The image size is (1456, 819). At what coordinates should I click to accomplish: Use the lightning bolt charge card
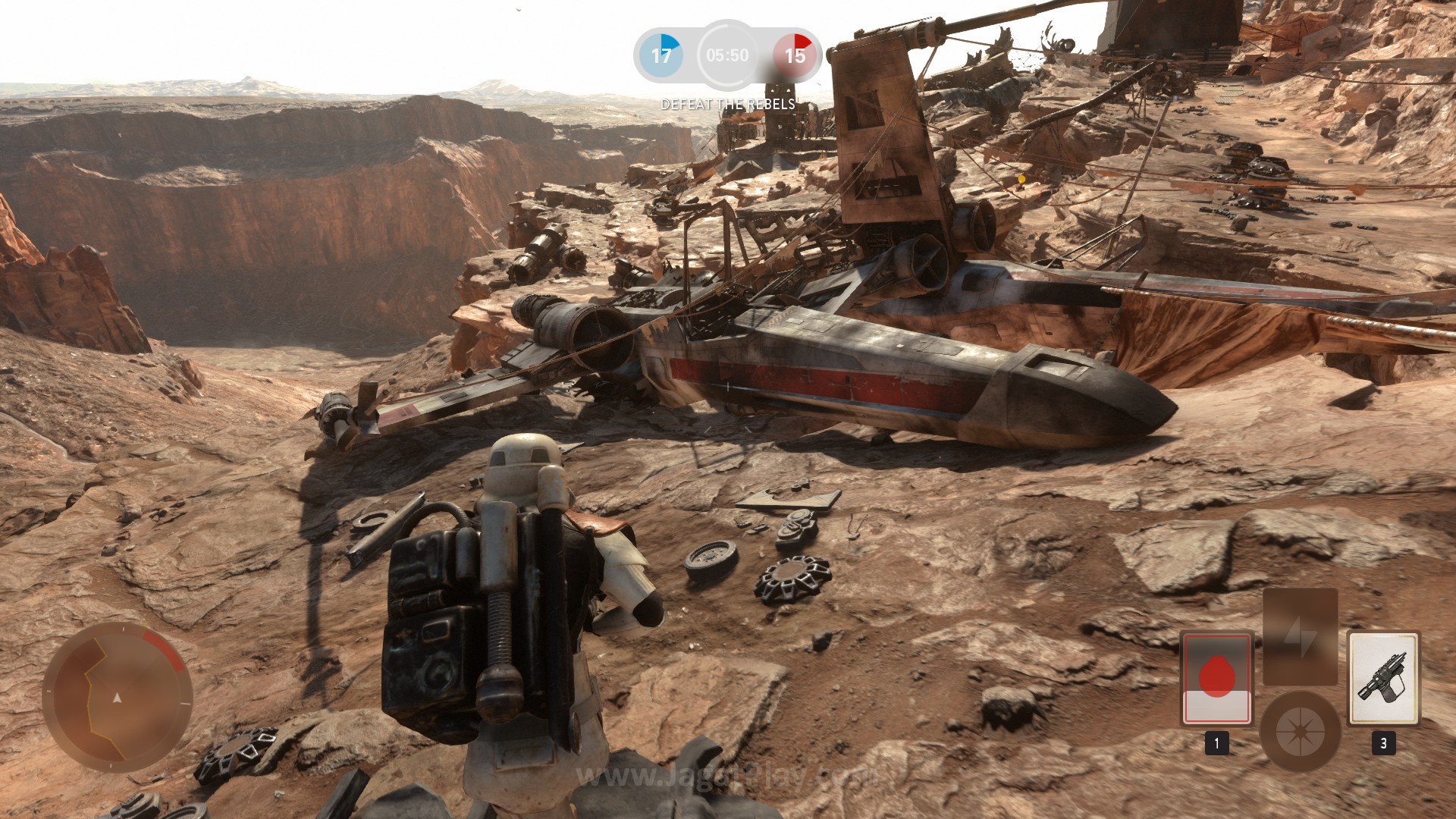pos(1300,639)
